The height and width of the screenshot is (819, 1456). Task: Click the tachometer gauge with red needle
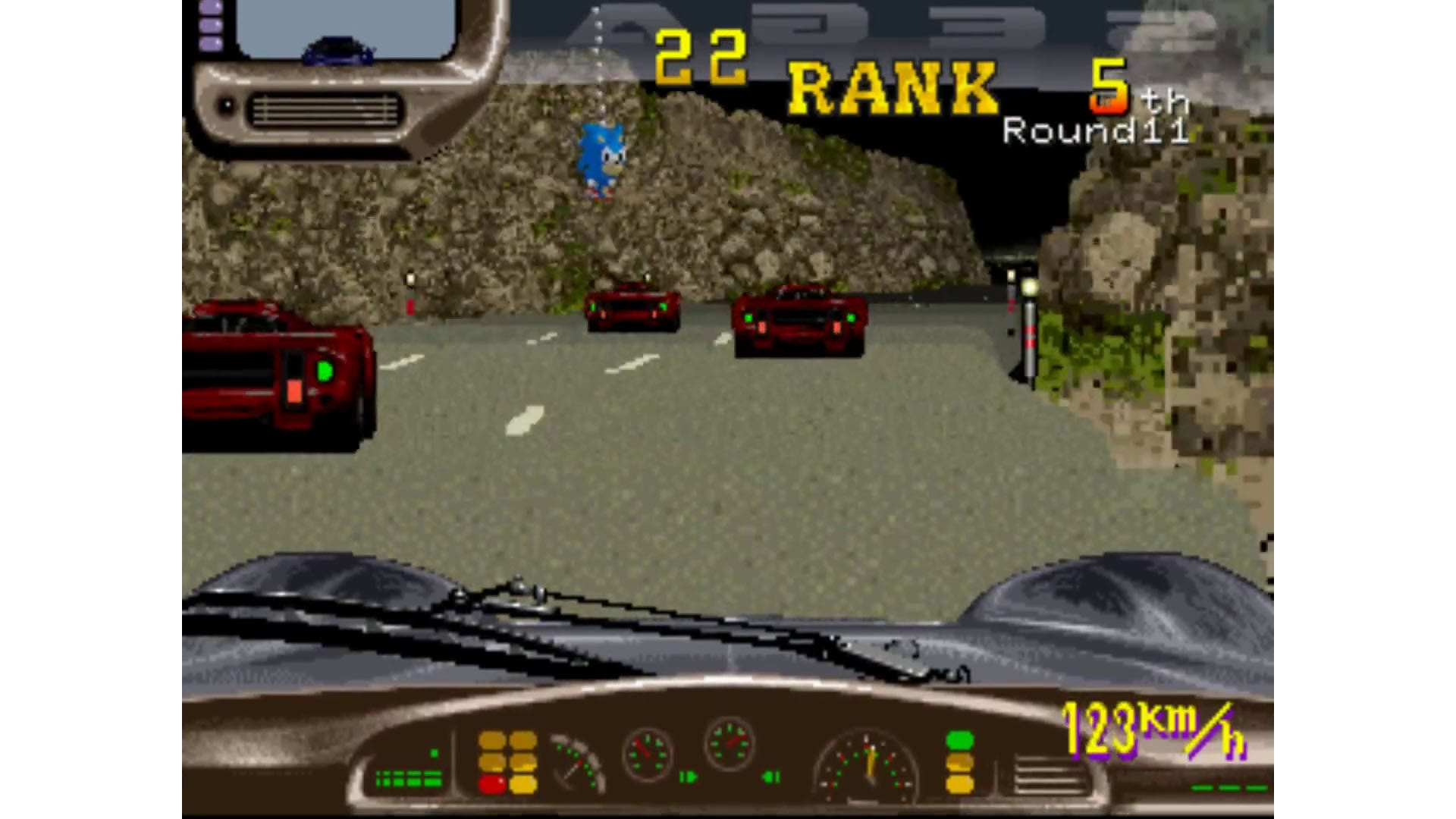click(x=648, y=752)
